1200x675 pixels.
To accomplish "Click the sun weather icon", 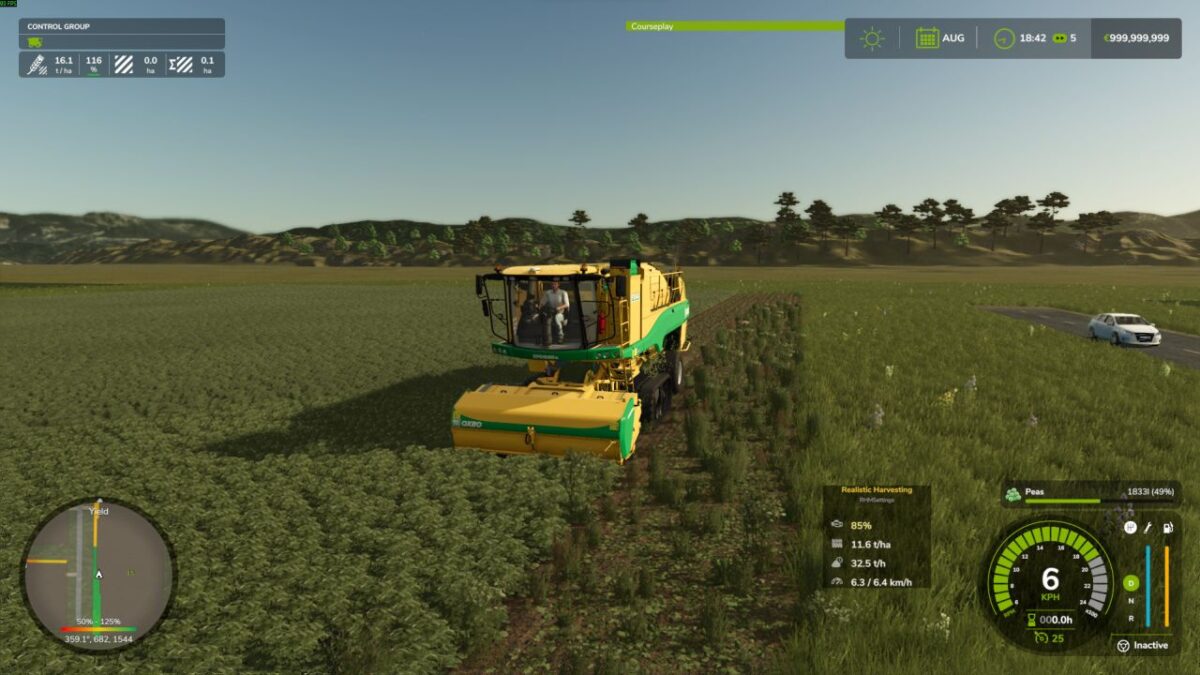I will point(872,38).
